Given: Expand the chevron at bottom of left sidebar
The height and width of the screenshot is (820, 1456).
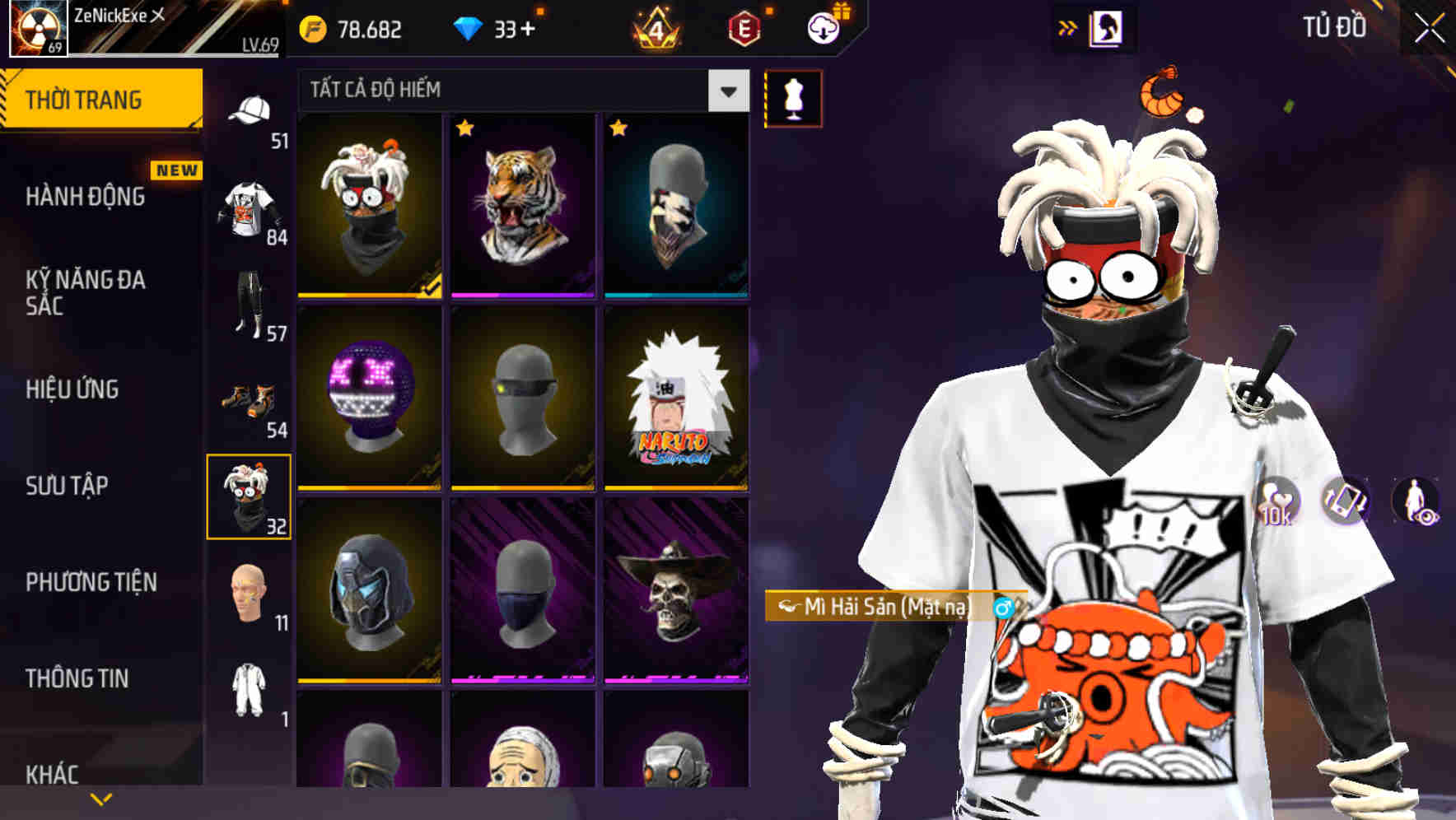Looking at the screenshot, I should point(100,797).
